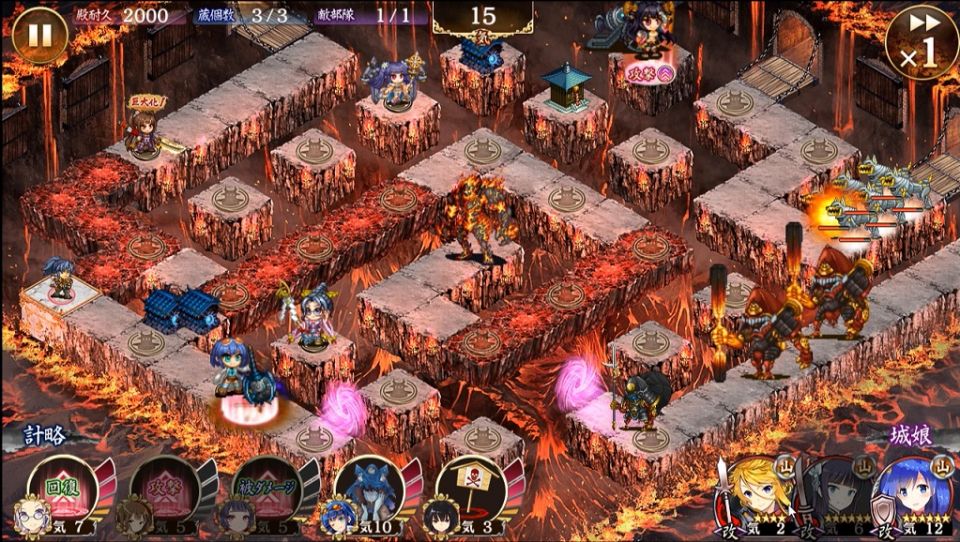Select the blonde spear castle girl portrait
Viewport: 960px width, 542px height.
click(x=758, y=492)
